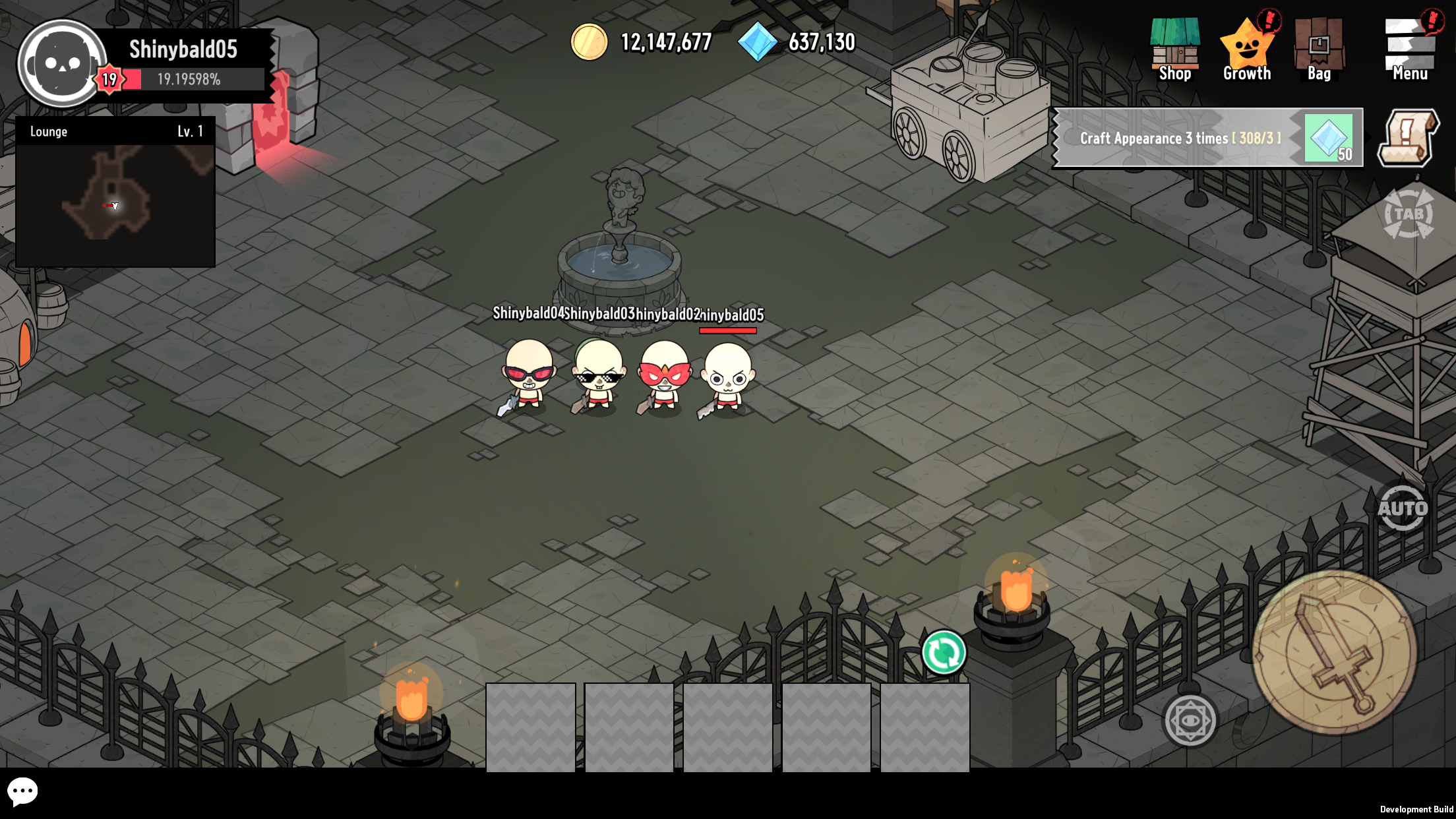
Task: Open the Bag inventory
Action: coord(1320,49)
